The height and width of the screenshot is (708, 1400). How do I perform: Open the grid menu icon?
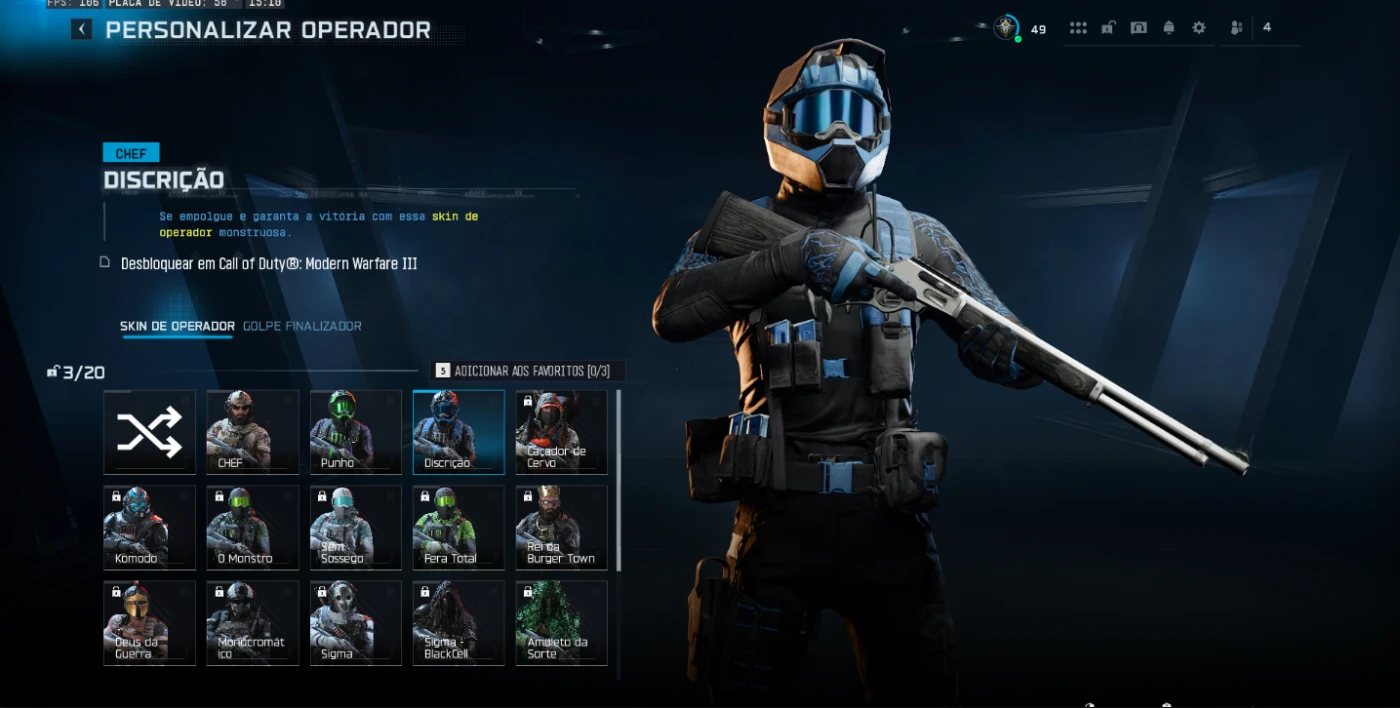tap(1078, 28)
